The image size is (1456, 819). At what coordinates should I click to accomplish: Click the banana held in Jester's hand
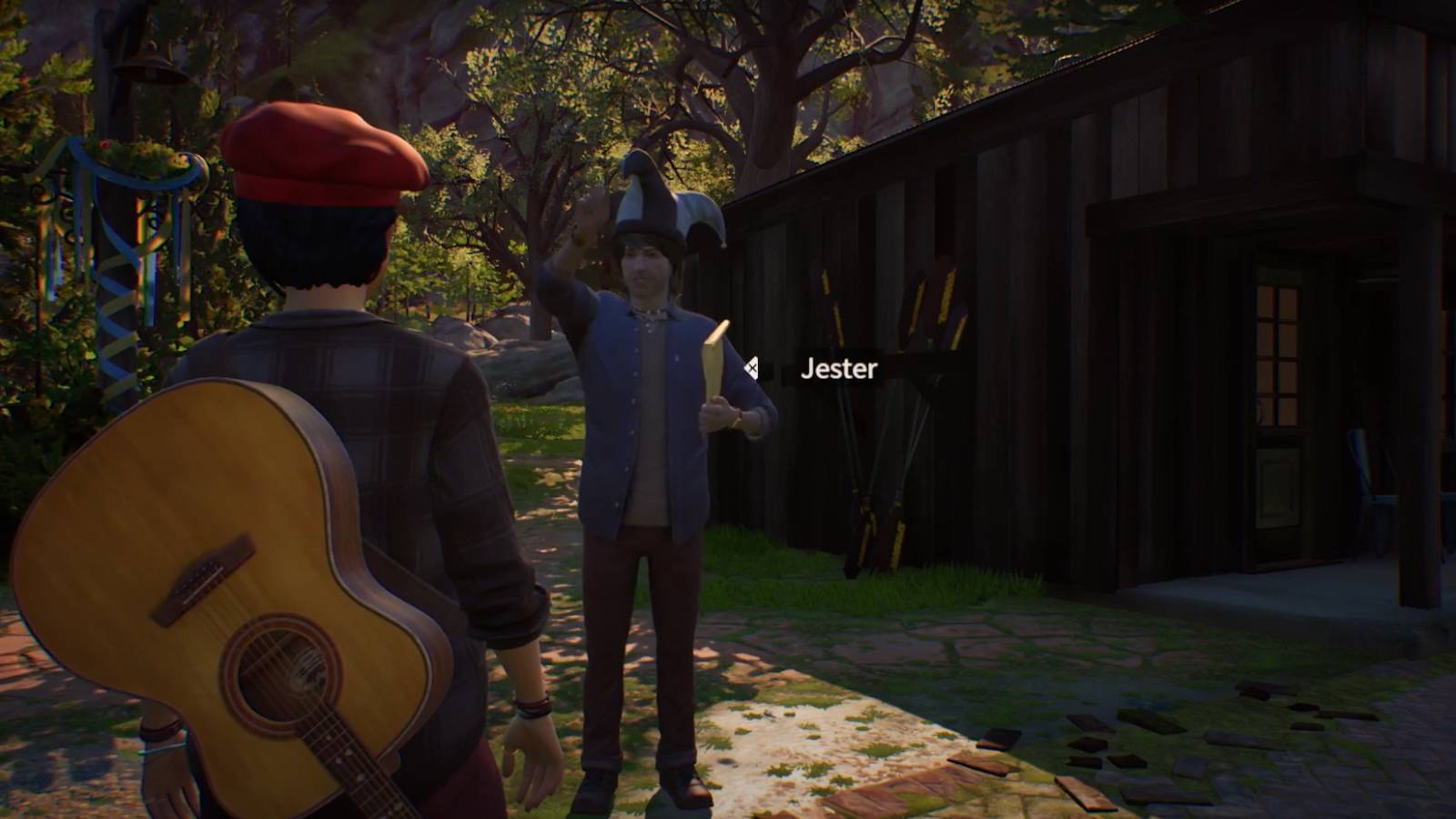tap(714, 364)
